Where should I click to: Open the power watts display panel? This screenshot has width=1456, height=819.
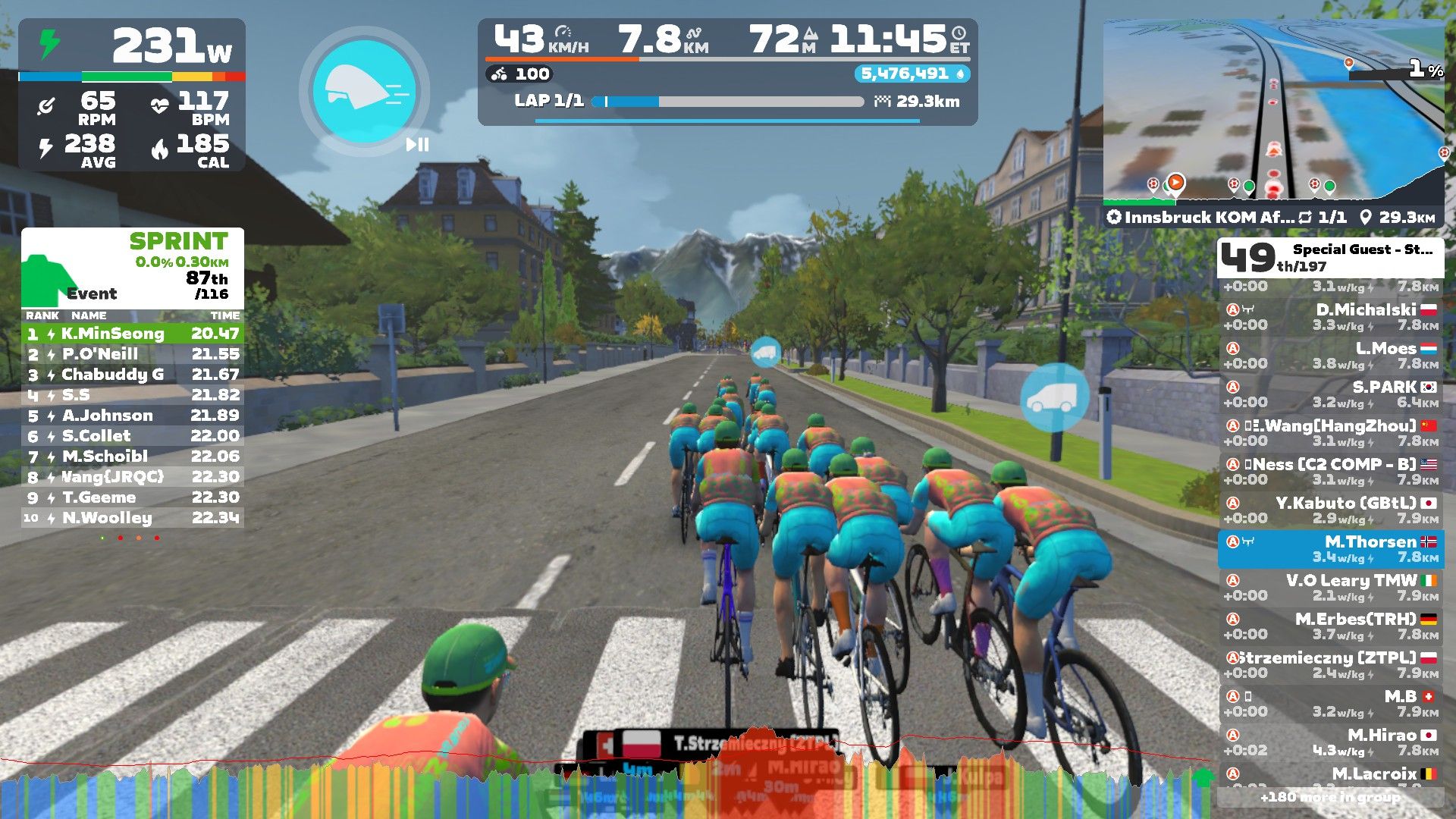pos(132,45)
